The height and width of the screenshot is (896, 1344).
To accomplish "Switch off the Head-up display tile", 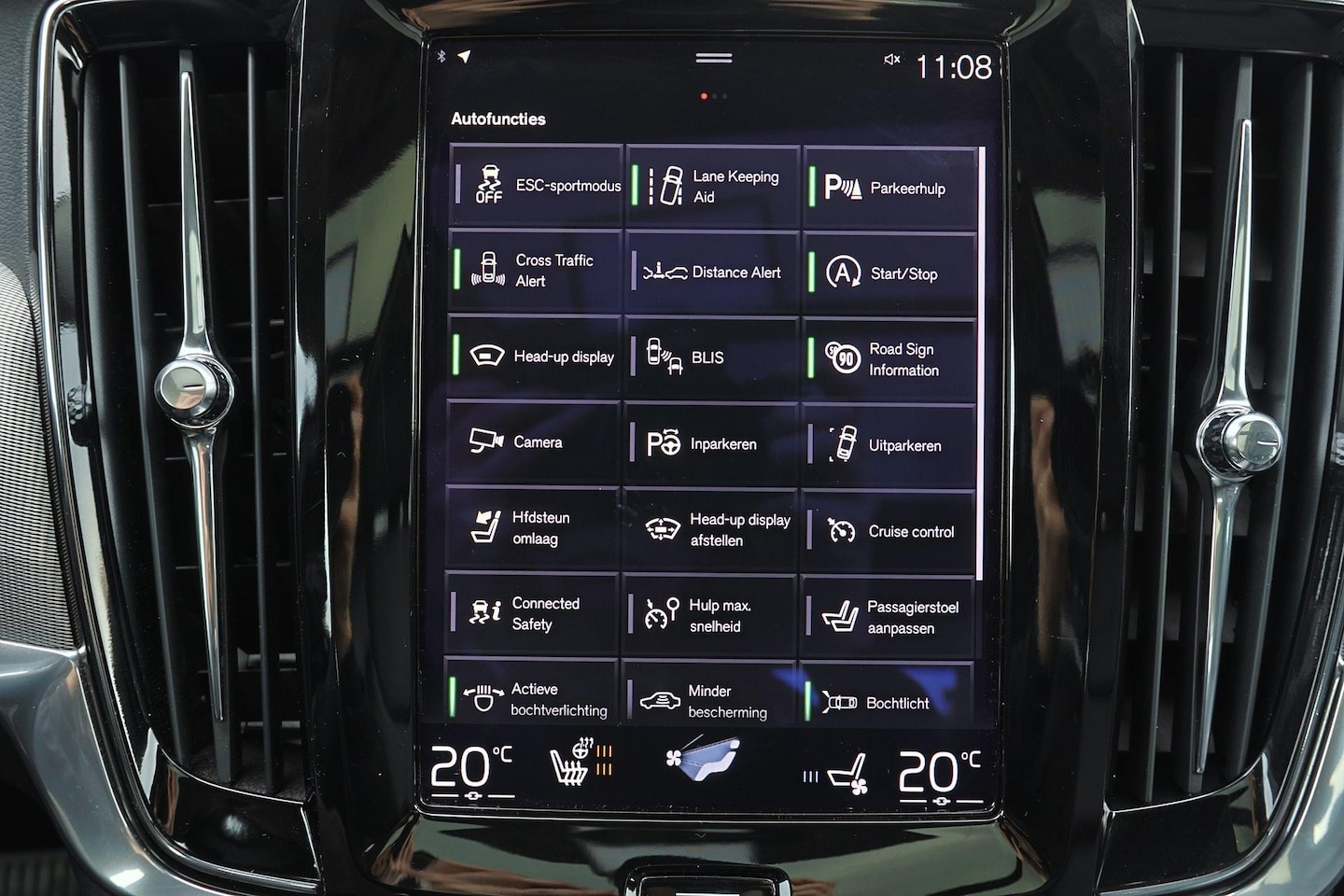I will [535, 357].
